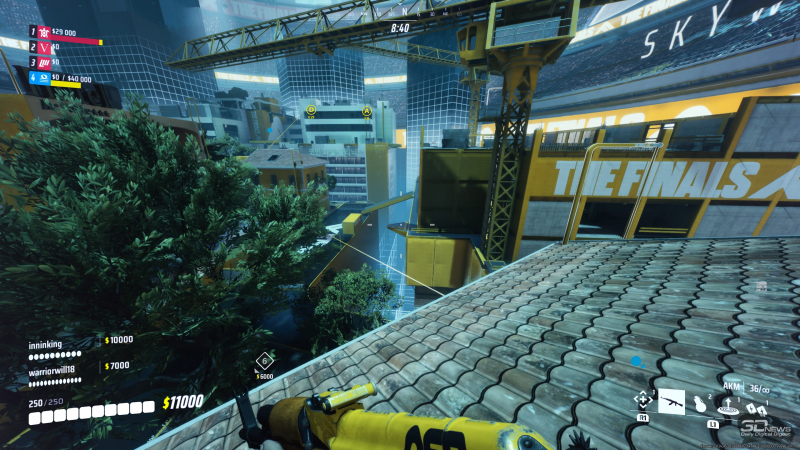
Task: Select teammate inninking in squad list
Action: coord(45,344)
